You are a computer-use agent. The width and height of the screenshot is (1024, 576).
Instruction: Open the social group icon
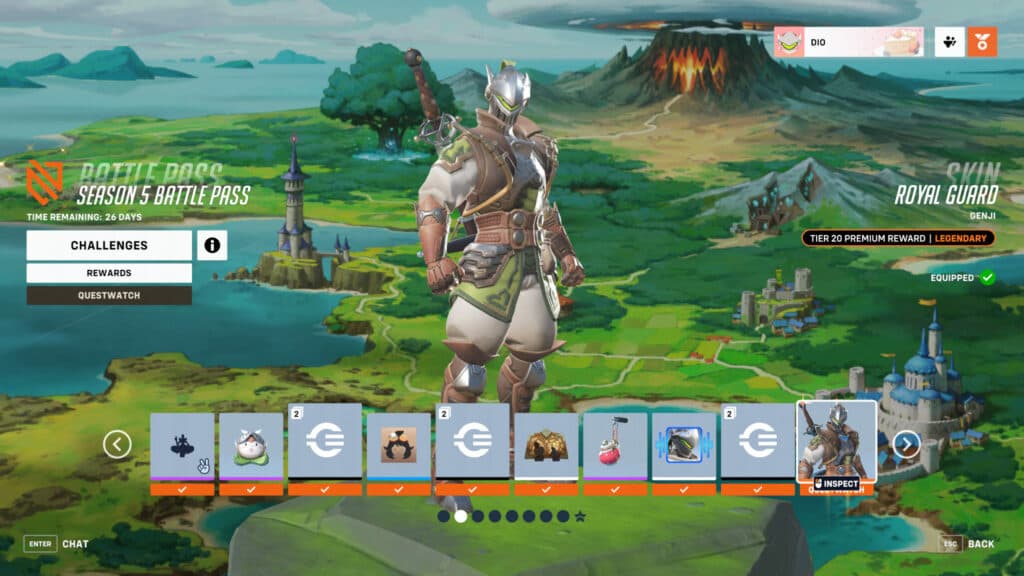(x=950, y=42)
